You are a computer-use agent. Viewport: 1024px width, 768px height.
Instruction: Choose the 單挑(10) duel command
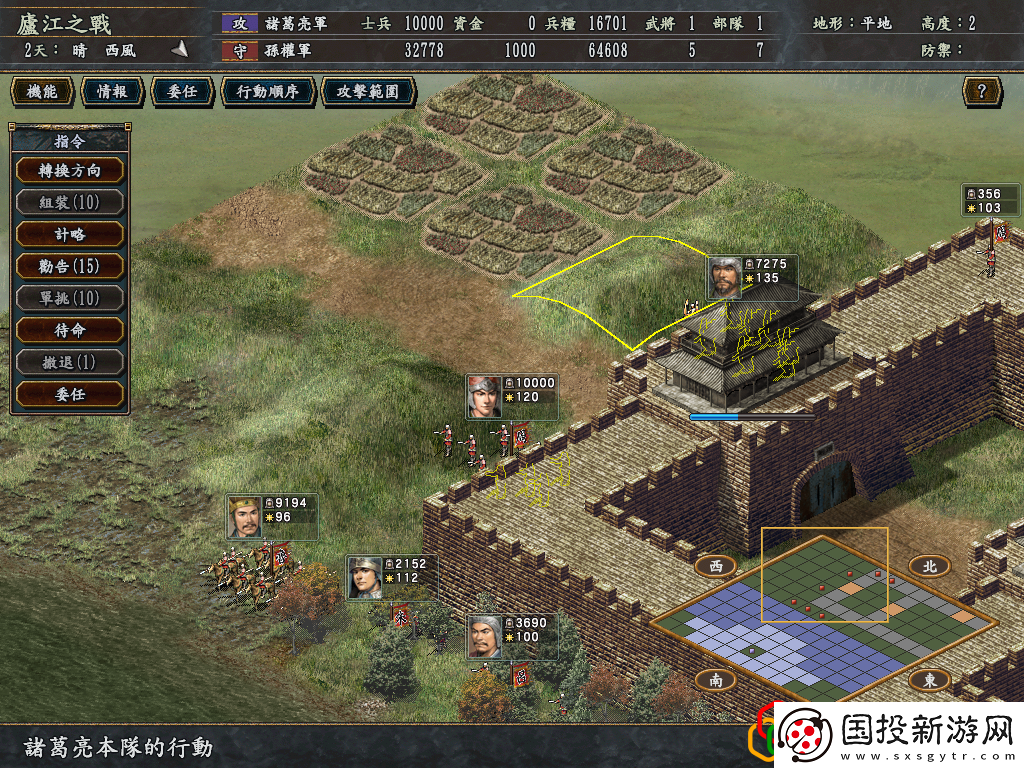(x=70, y=298)
